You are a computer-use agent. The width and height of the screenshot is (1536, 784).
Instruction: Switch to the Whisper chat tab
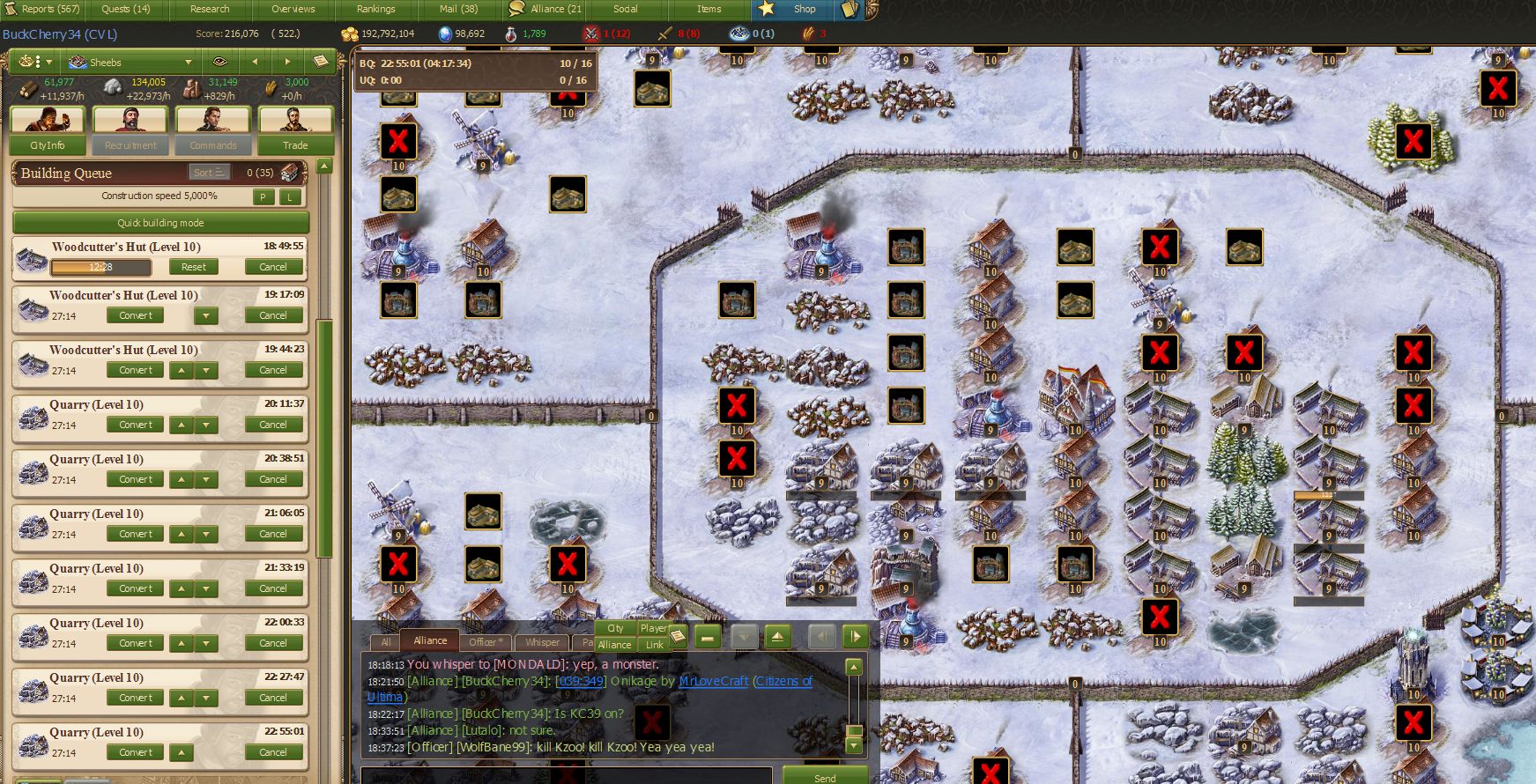tap(542, 642)
